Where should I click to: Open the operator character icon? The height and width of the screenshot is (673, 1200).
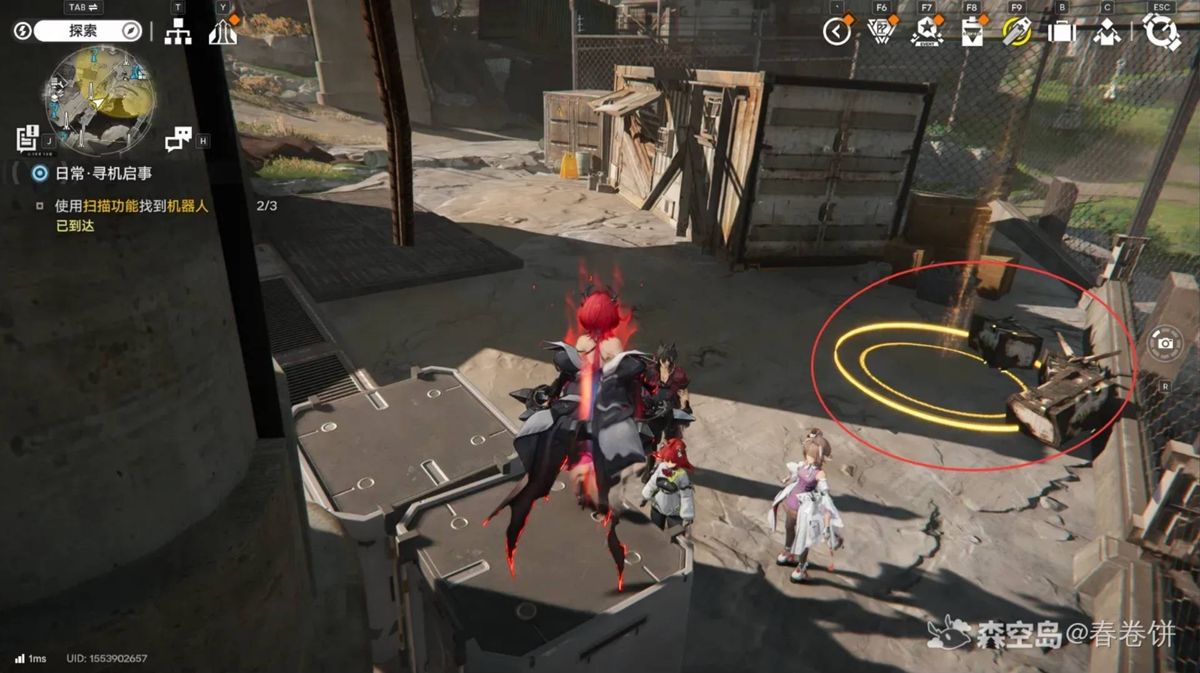(1106, 32)
